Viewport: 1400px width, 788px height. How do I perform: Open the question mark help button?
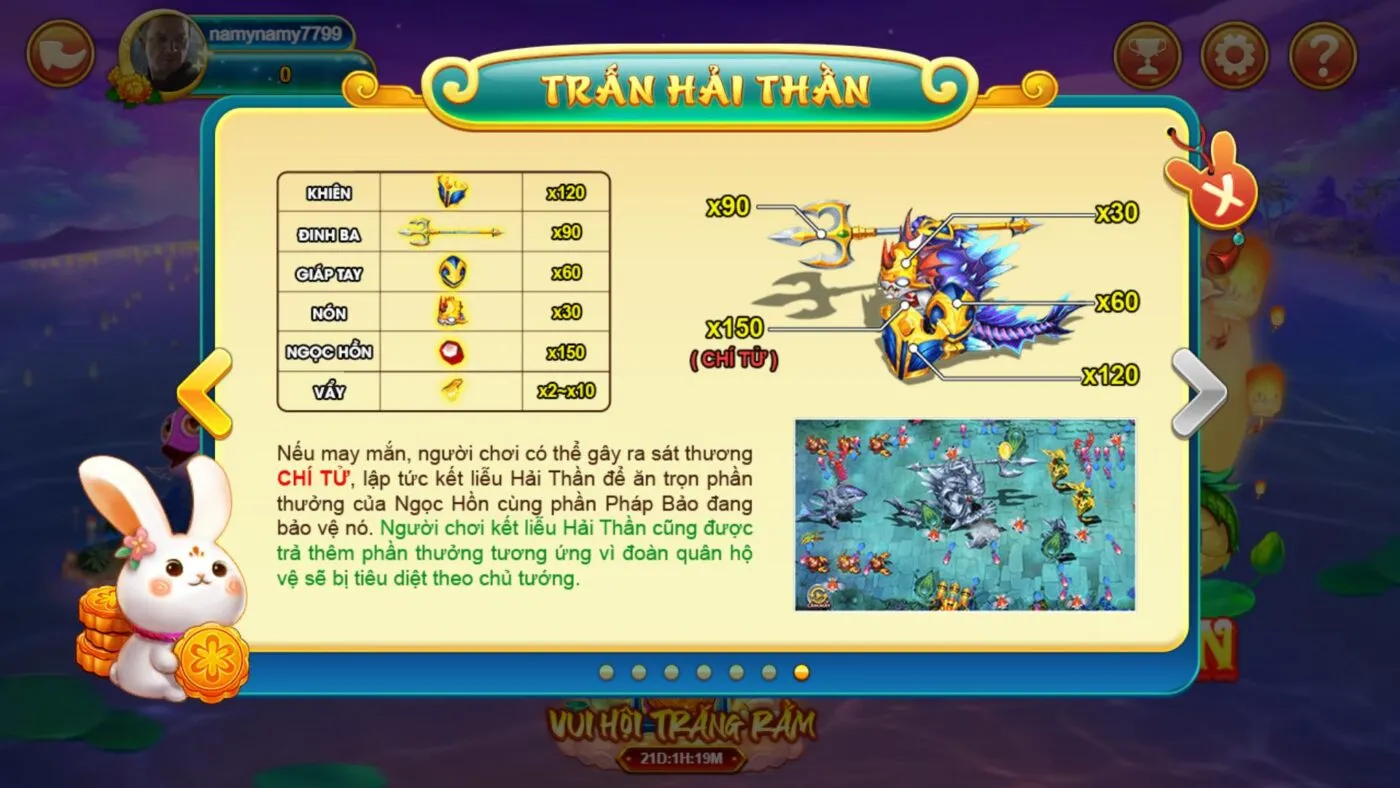click(x=1322, y=55)
